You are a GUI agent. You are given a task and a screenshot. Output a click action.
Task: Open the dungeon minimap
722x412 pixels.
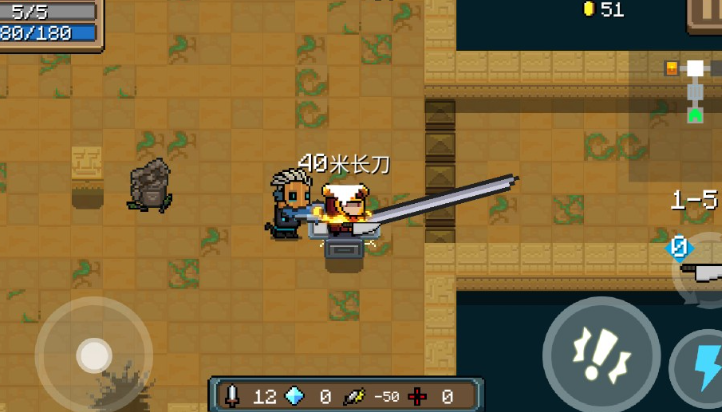[690, 92]
